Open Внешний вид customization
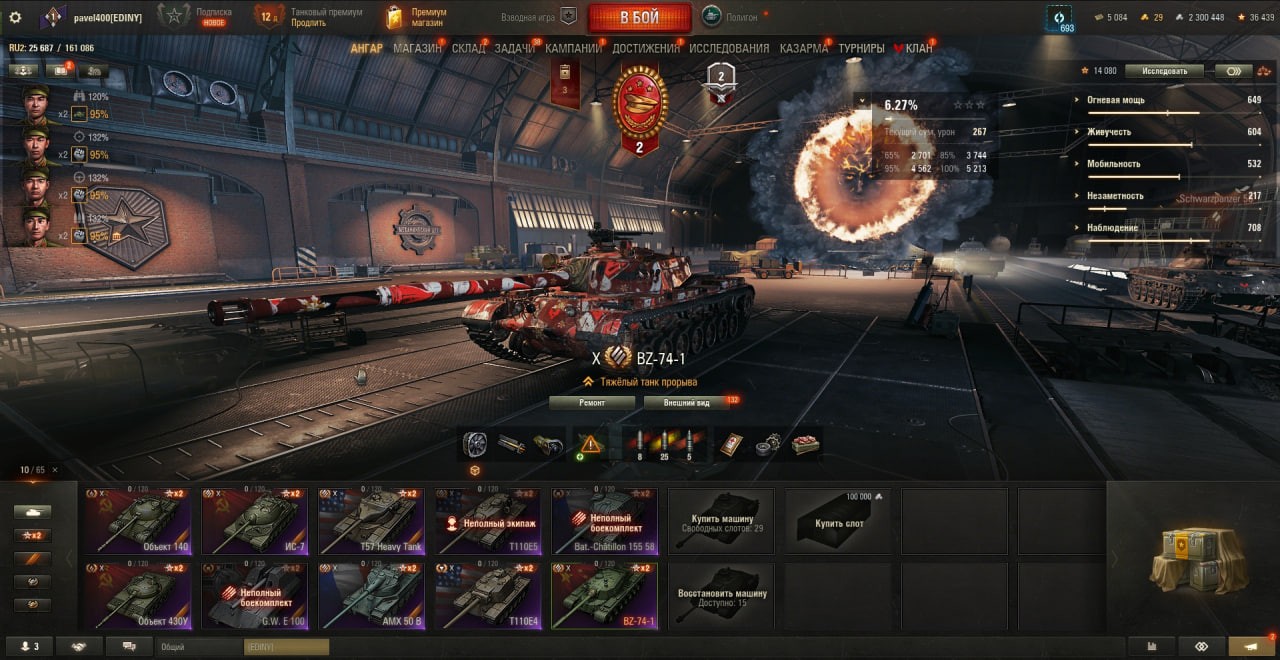Screen dimensions: 1280x660 point(686,402)
